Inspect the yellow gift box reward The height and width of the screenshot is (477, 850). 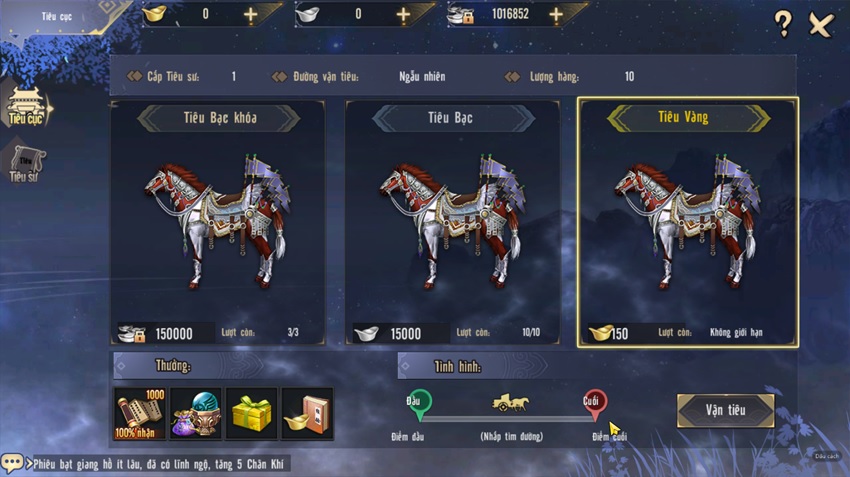coord(252,413)
